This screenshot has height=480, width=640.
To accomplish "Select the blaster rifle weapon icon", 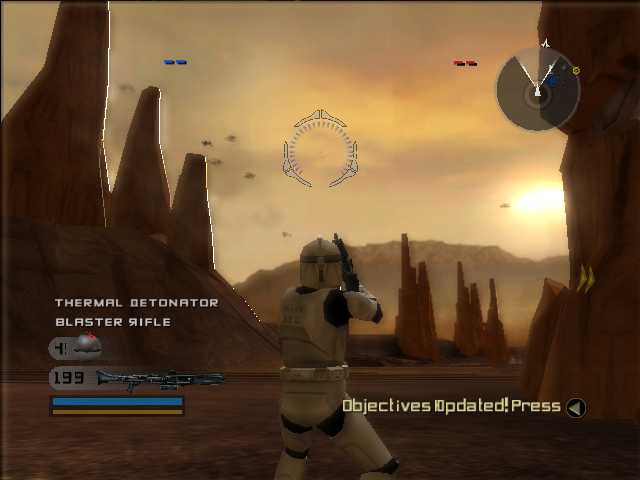I will (158, 379).
